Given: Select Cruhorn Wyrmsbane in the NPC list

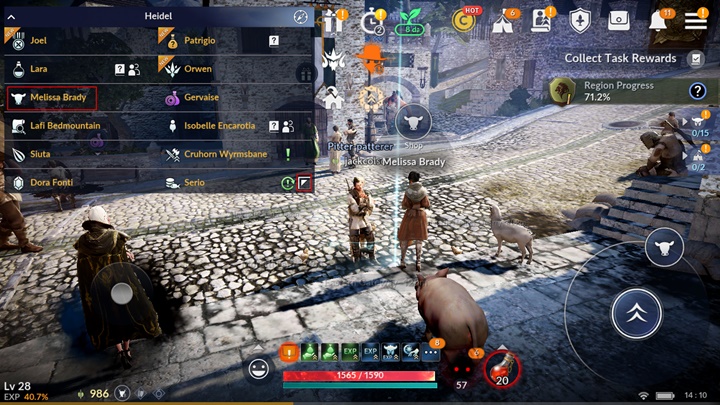Looking at the screenshot, I should pos(225,155).
